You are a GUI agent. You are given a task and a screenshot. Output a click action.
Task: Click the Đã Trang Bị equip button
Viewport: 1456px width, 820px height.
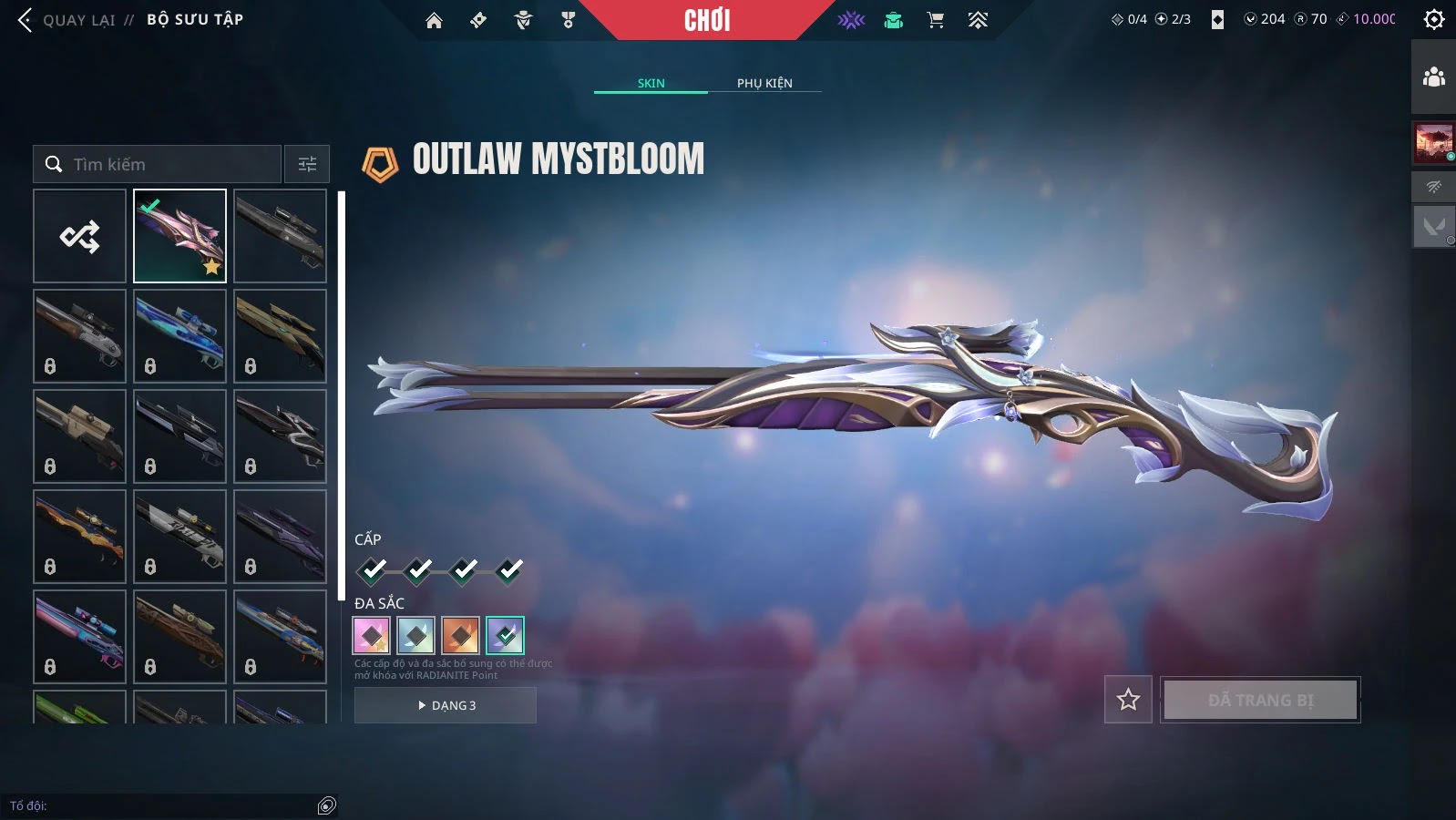[1260, 700]
